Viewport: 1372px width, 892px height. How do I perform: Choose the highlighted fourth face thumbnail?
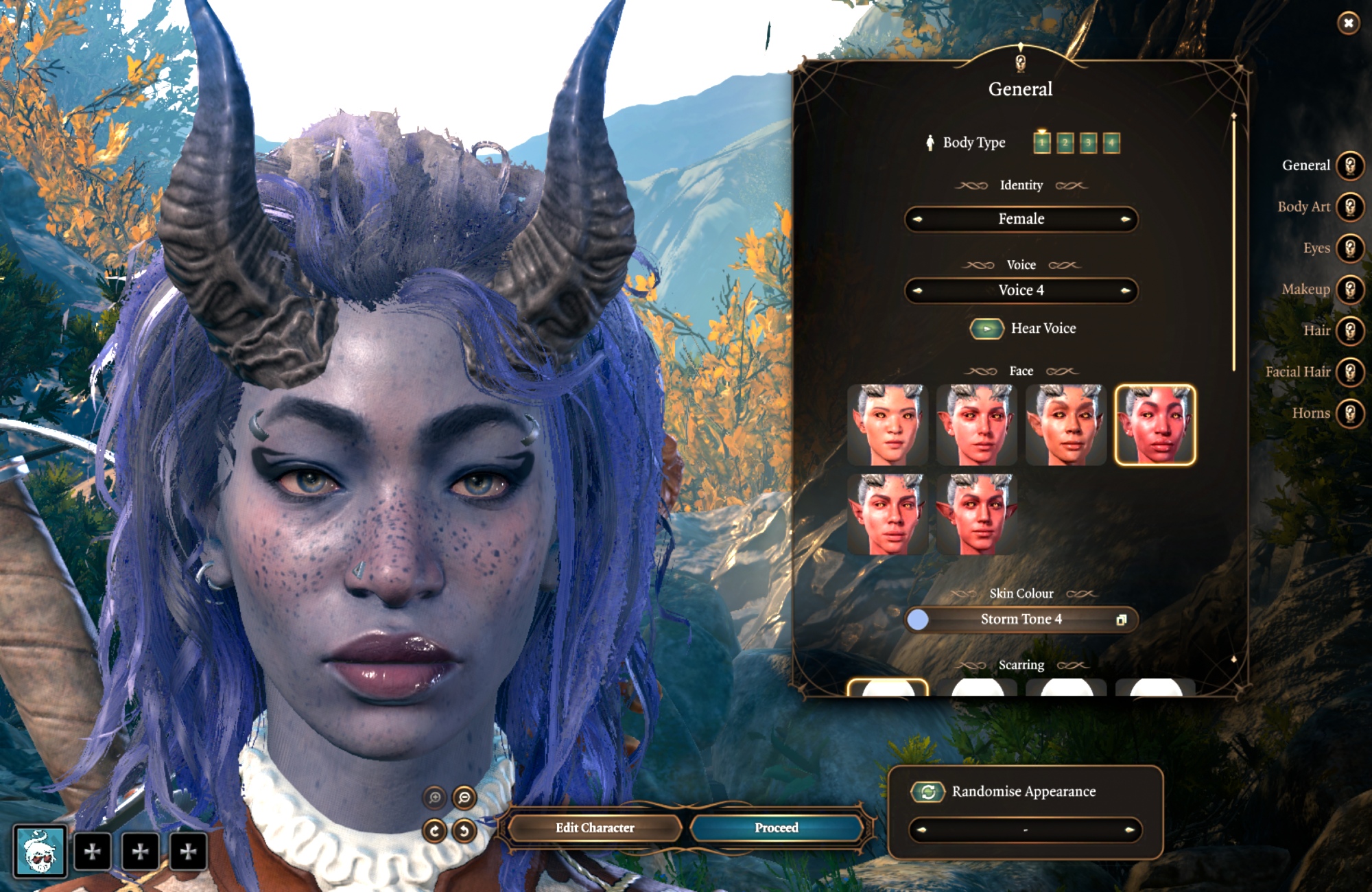click(x=1155, y=425)
